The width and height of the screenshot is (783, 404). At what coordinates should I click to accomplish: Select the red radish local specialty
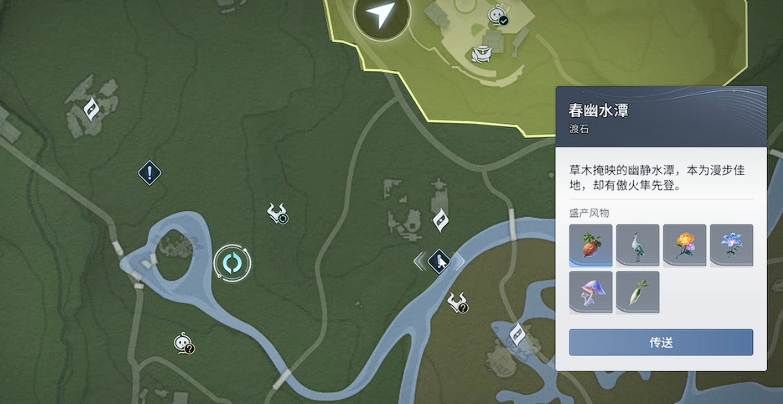590,244
